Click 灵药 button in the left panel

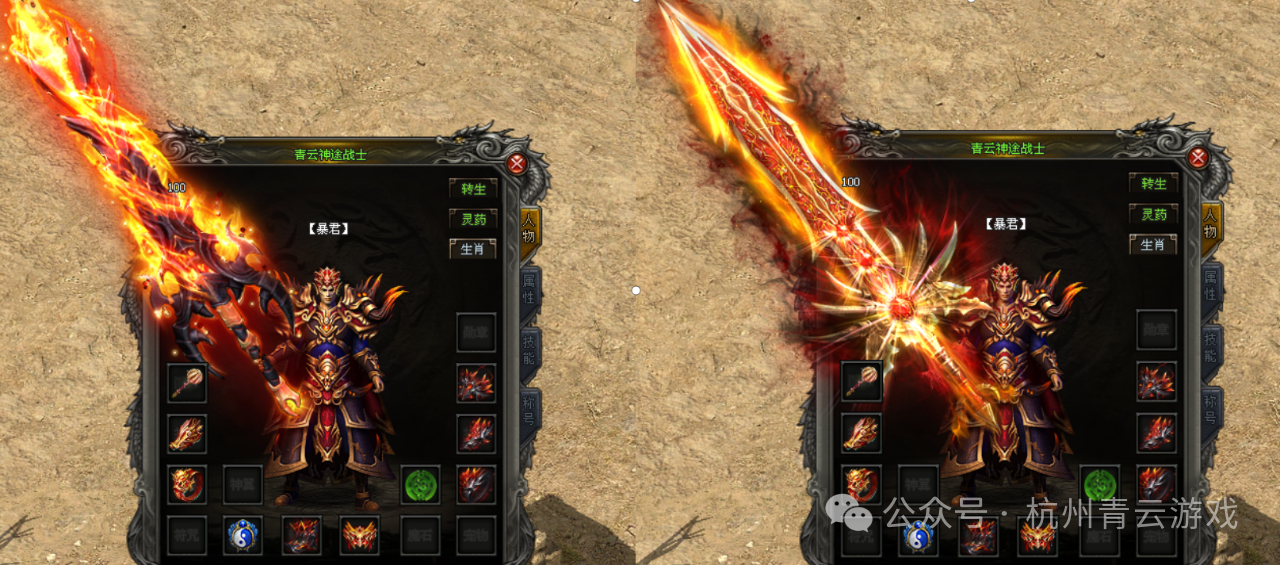[473, 219]
